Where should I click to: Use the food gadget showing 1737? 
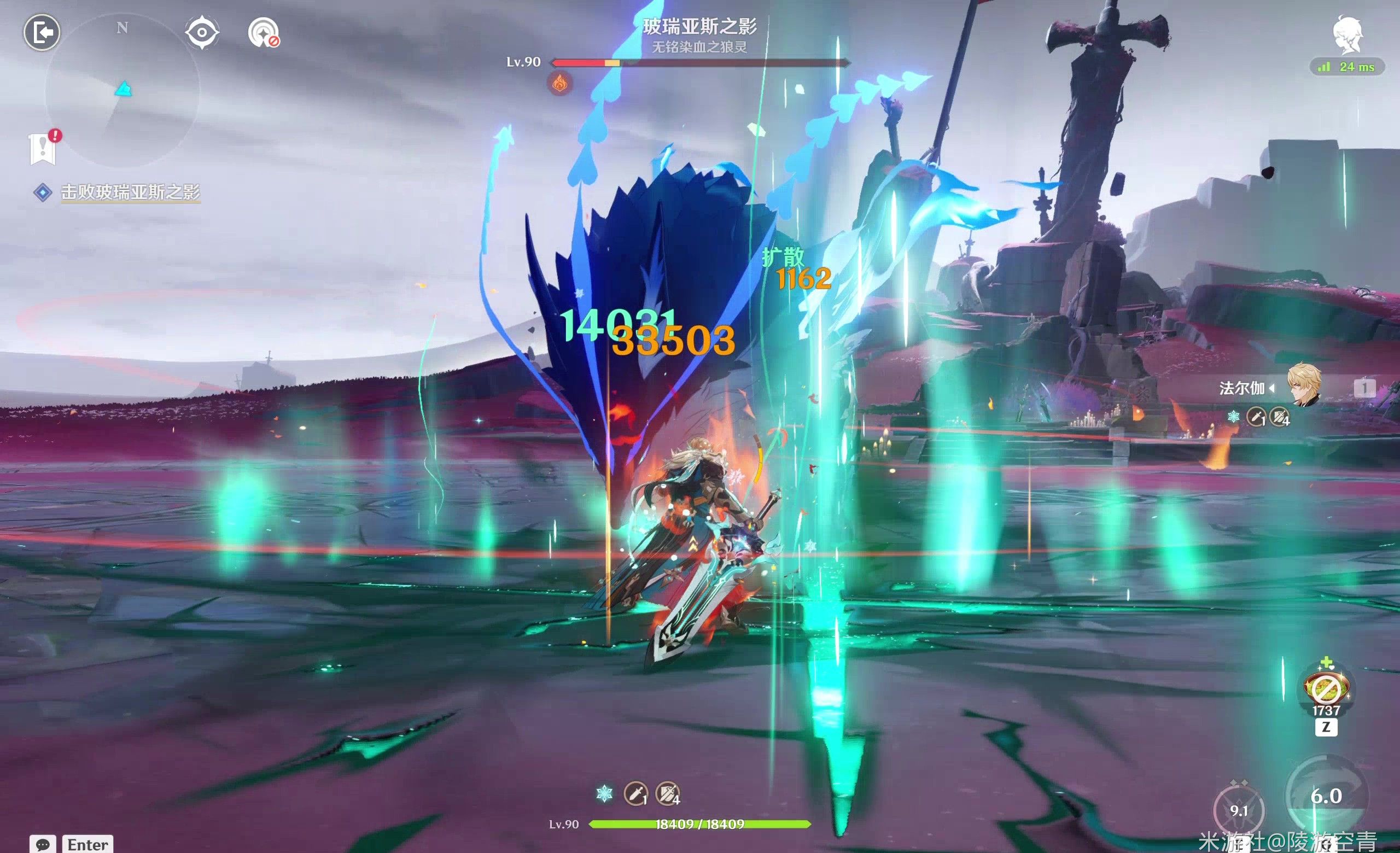pos(1326,689)
